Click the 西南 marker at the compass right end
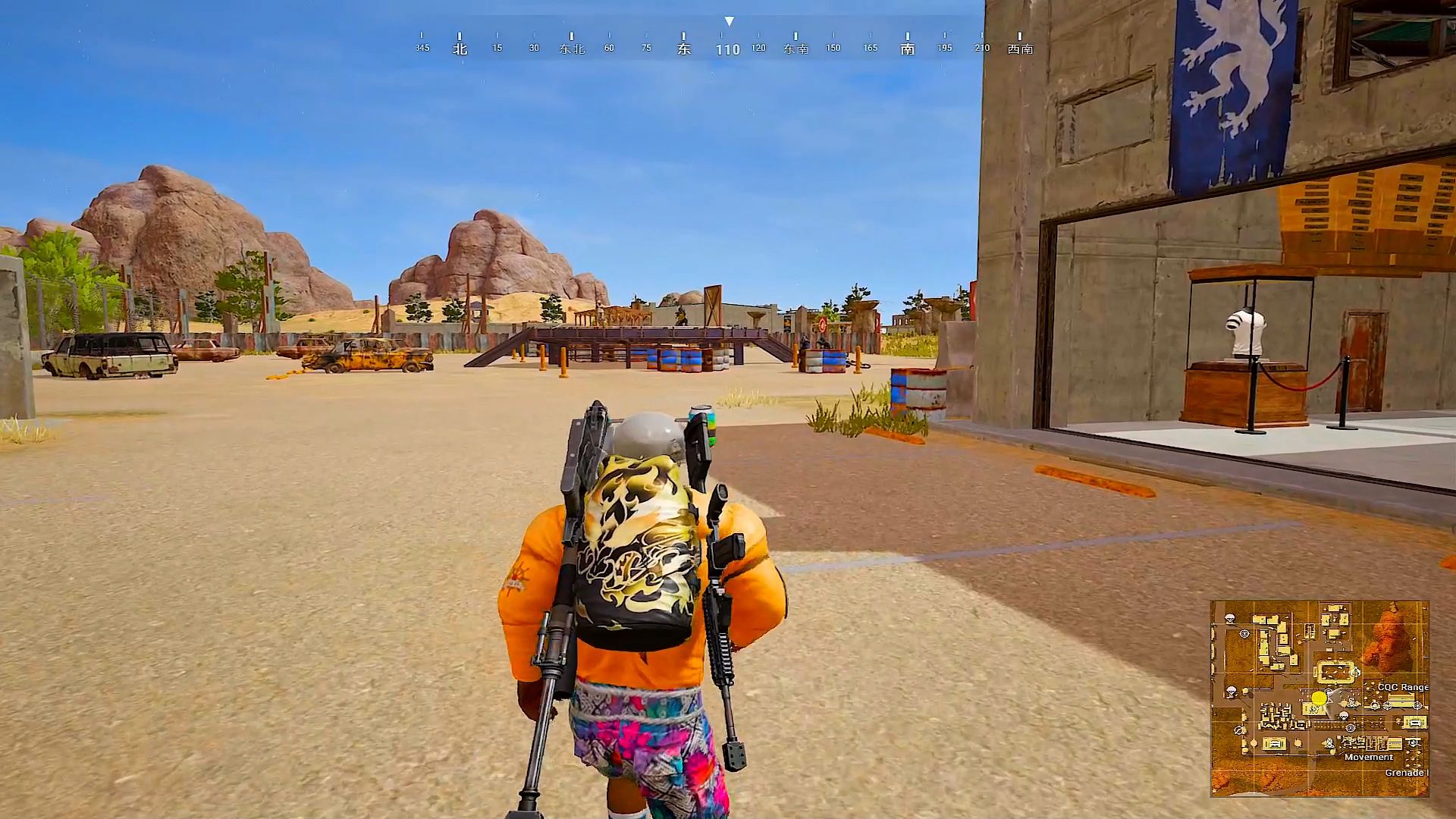 click(1019, 47)
